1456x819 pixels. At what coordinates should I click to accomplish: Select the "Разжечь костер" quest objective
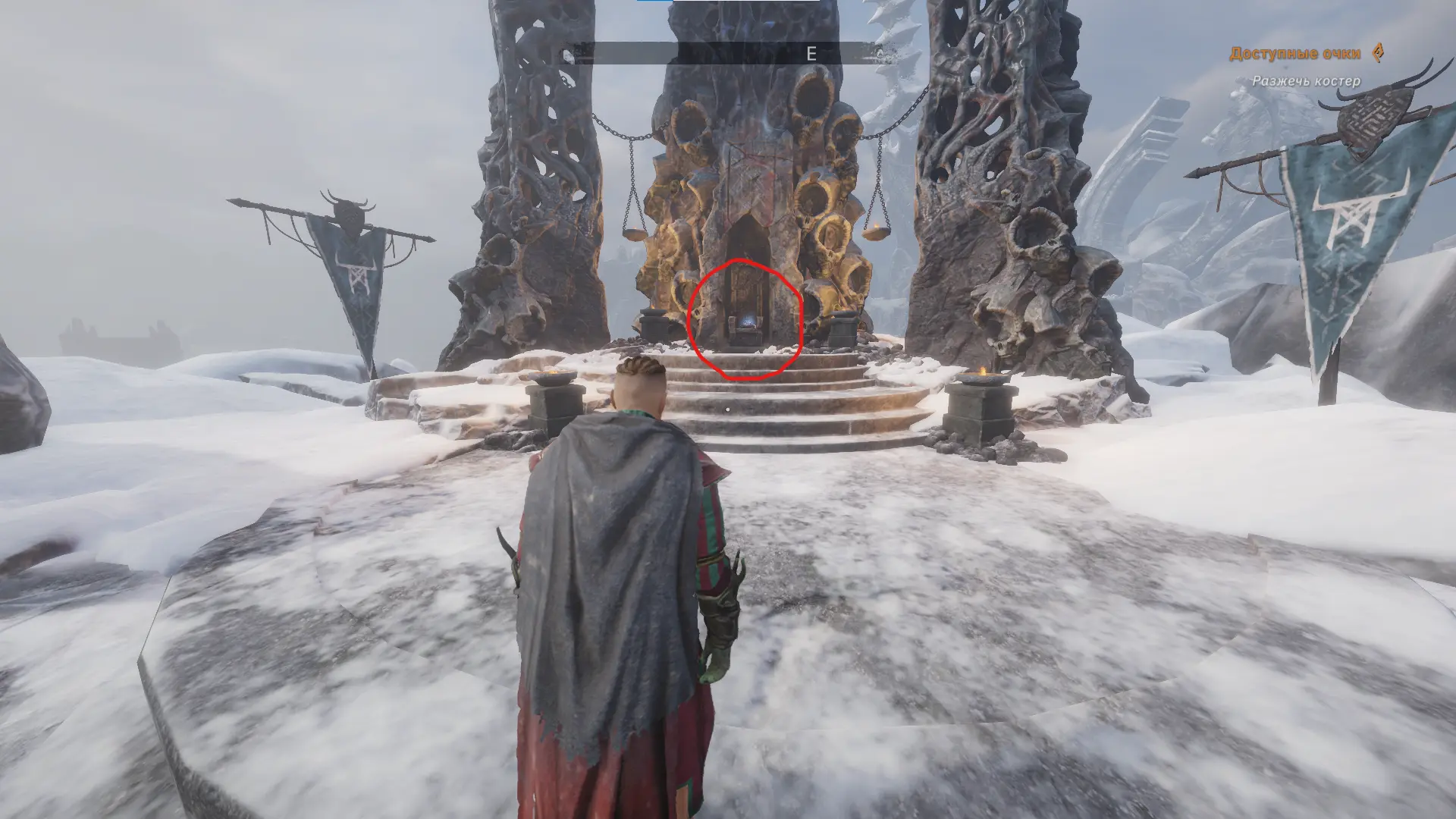1306,80
